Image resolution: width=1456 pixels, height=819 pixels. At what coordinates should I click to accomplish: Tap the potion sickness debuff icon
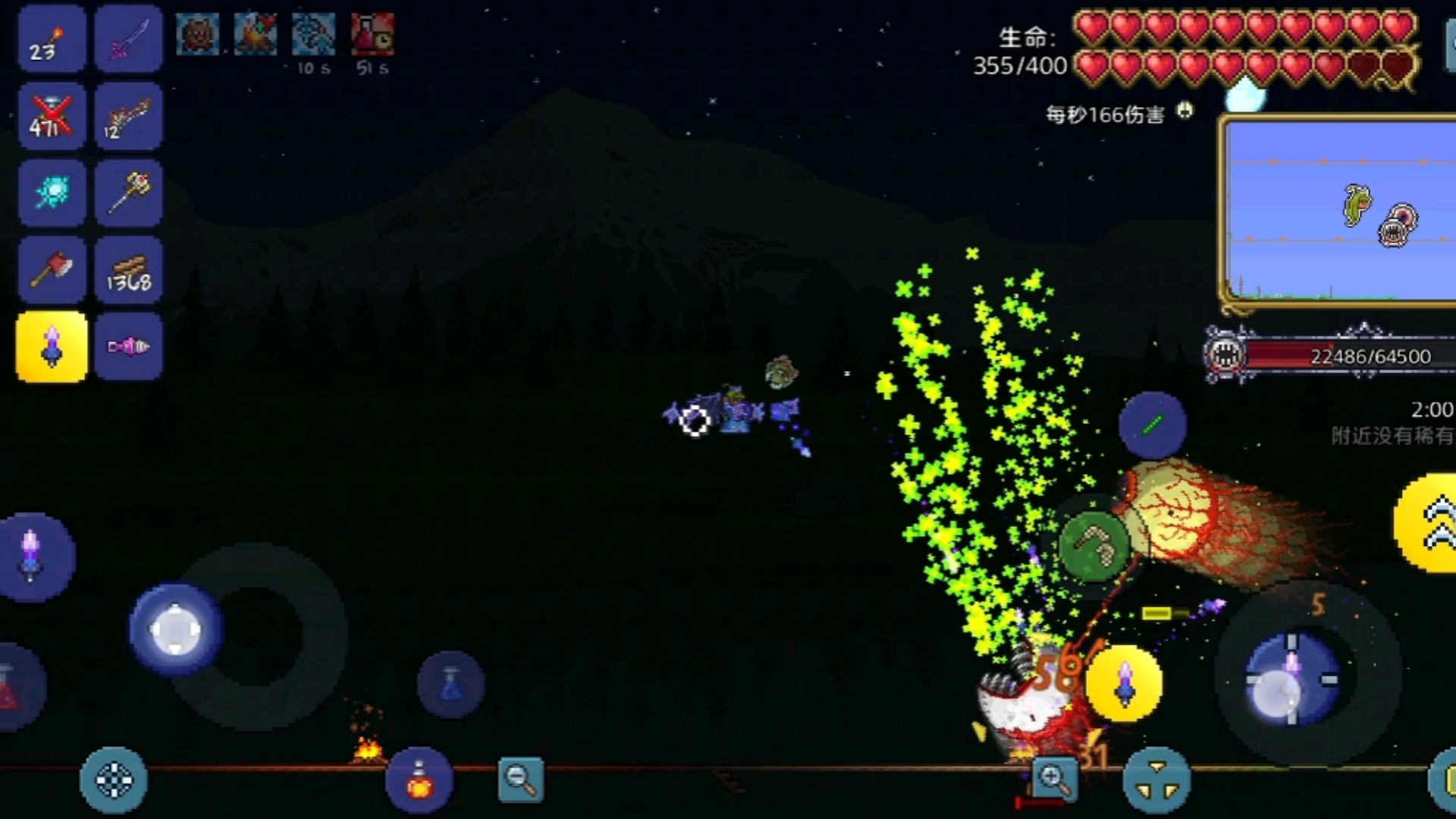coord(372,35)
